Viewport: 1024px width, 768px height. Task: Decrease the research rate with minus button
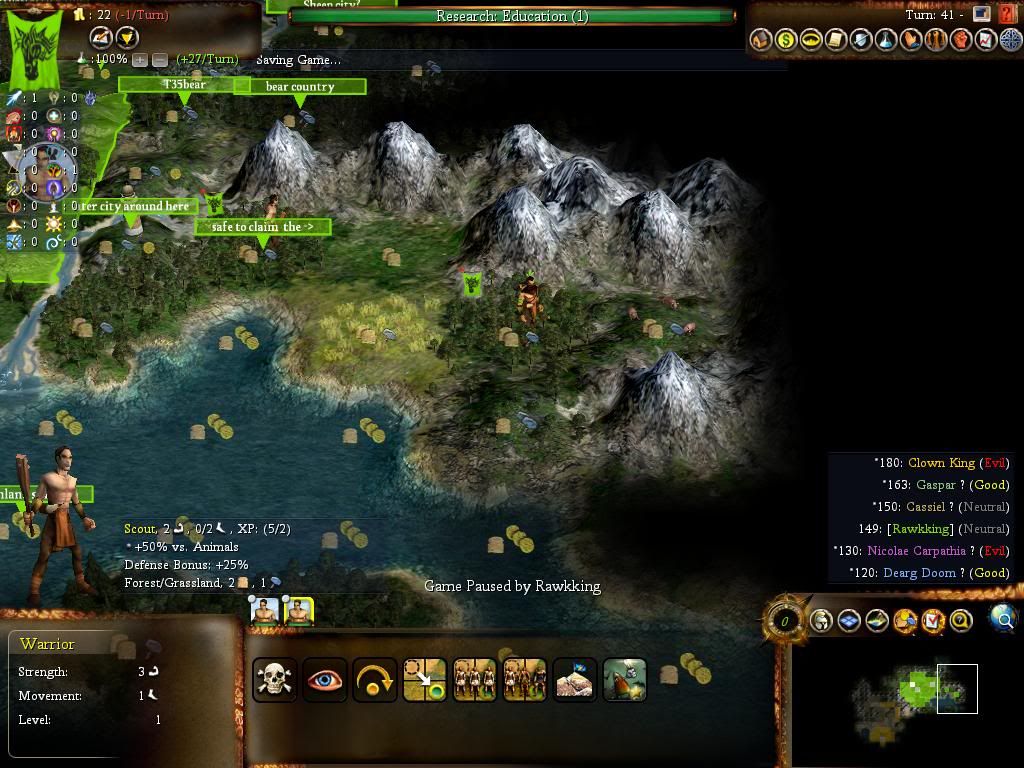pos(160,60)
